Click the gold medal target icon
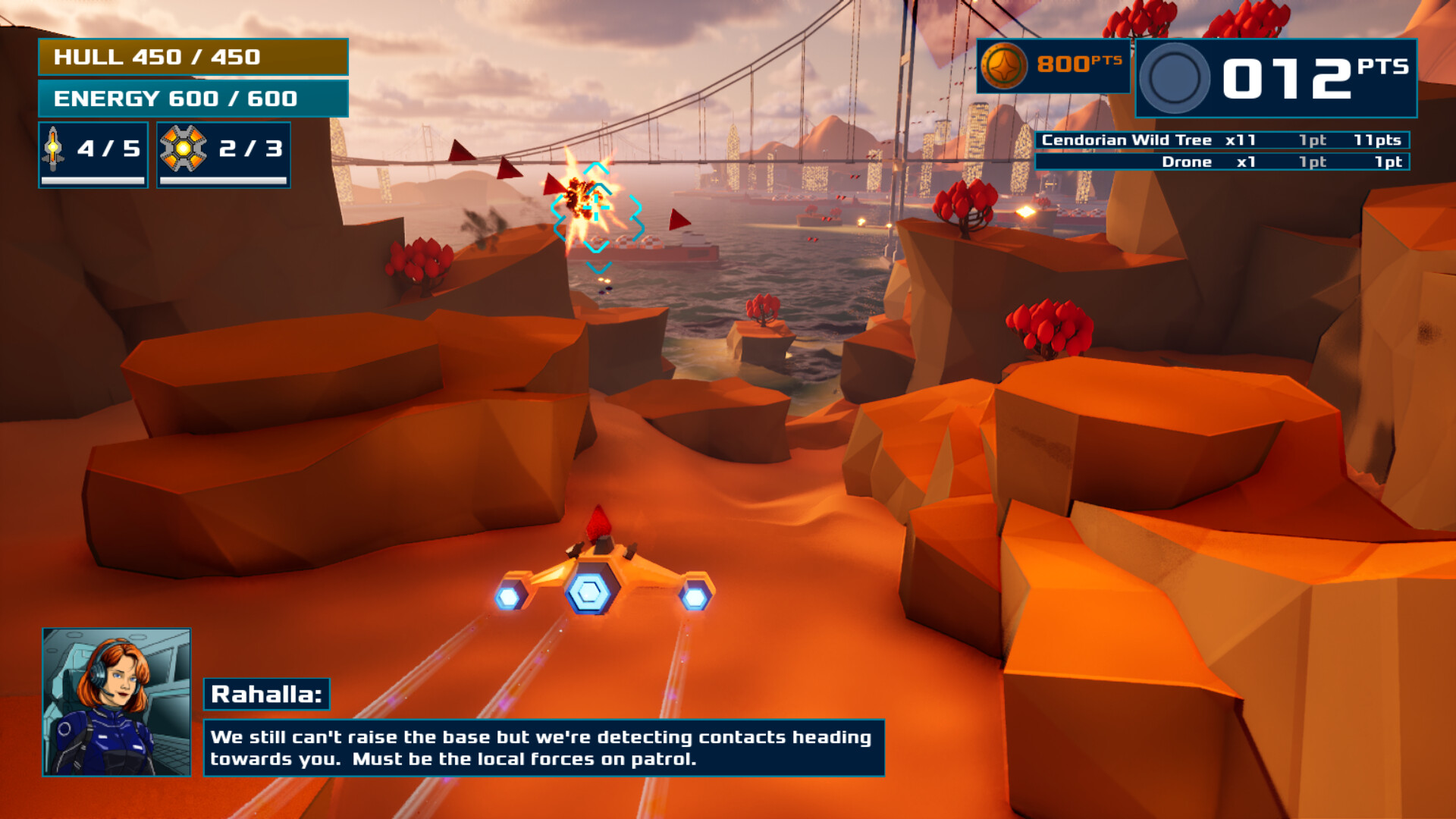The image size is (1456, 819). pyautogui.click(x=1003, y=66)
